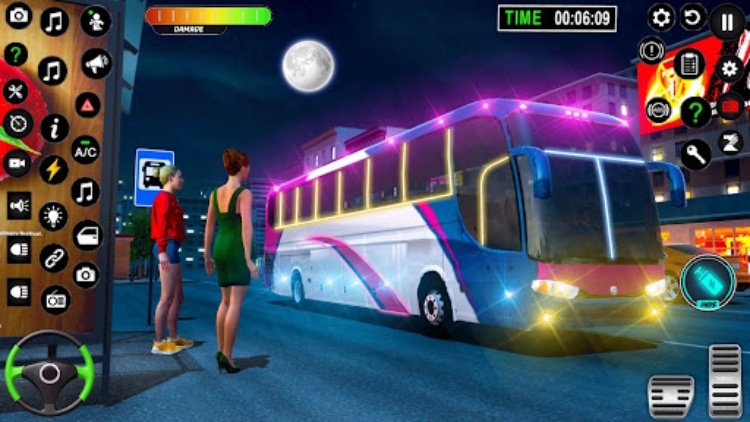
Task: Step on the gas pedal
Action: point(725,380)
